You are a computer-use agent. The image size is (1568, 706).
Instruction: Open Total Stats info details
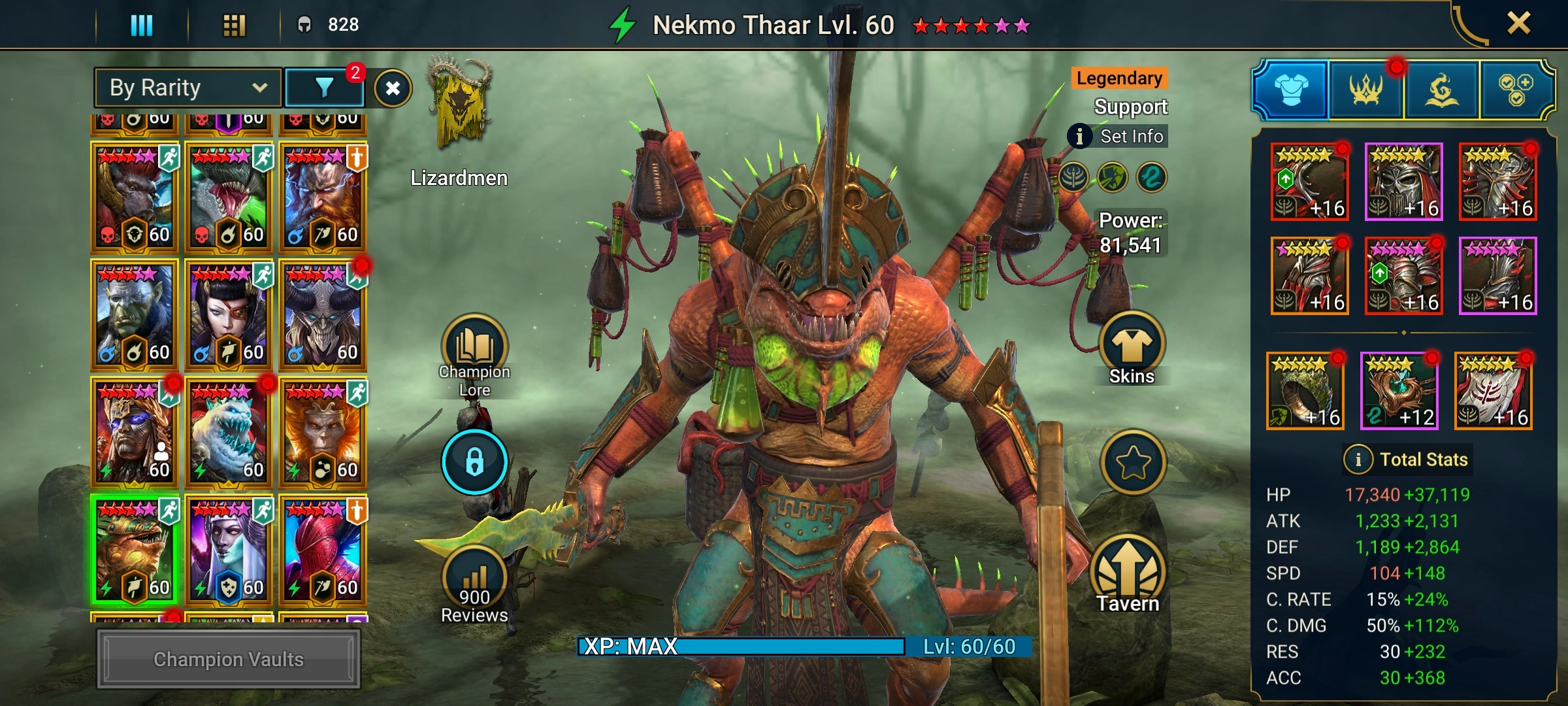(1358, 460)
